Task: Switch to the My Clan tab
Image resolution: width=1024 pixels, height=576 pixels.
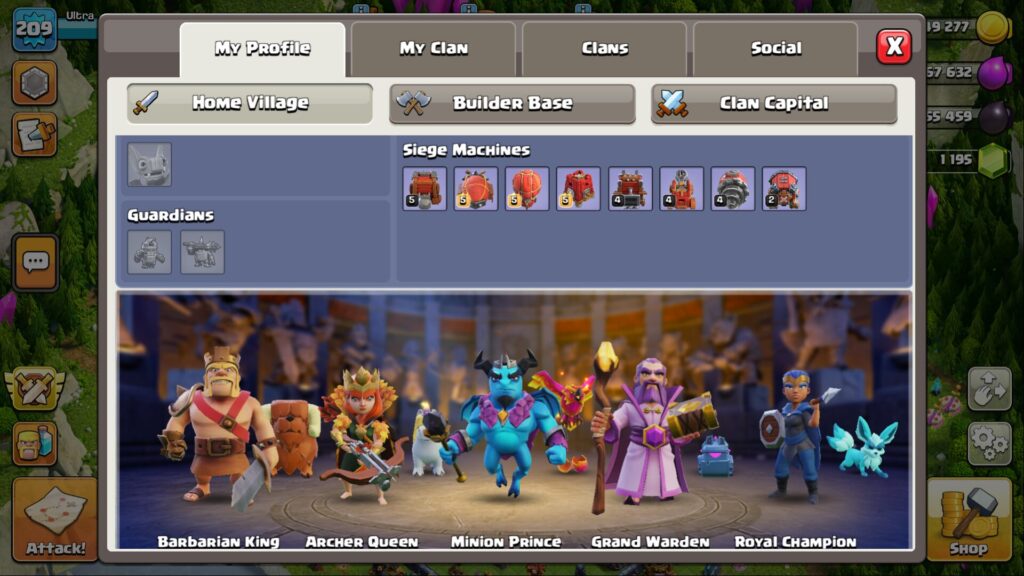Action: tap(433, 48)
